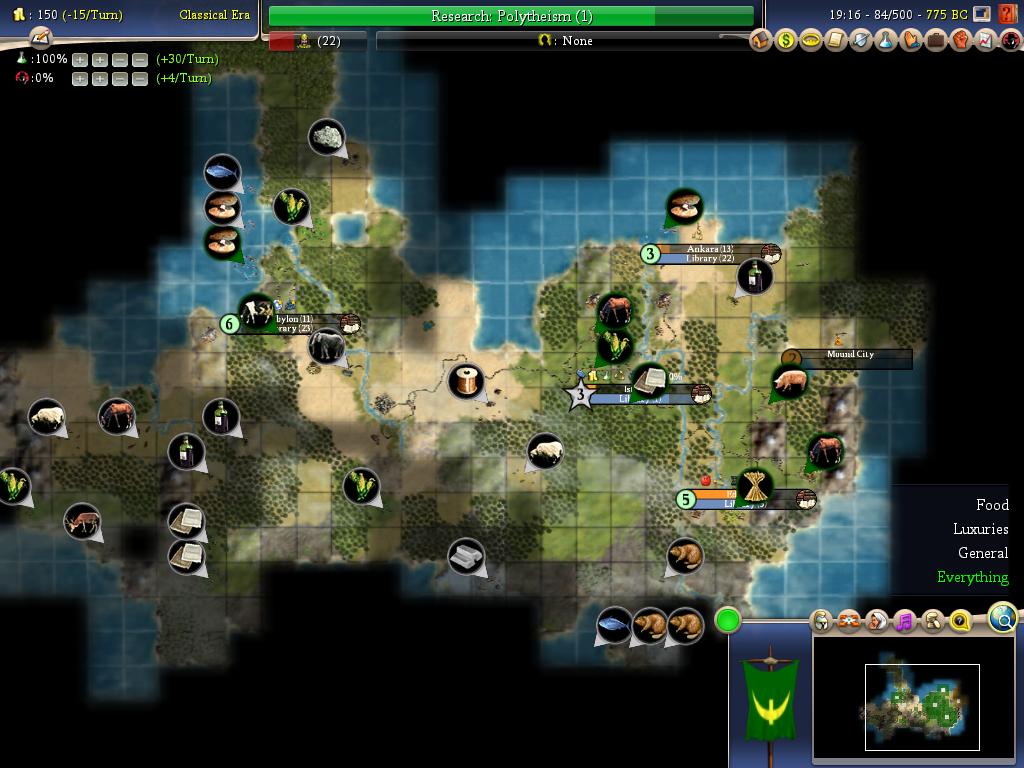
Task: Open the Corporation Advisor briefcase icon
Action: [x=936, y=41]
